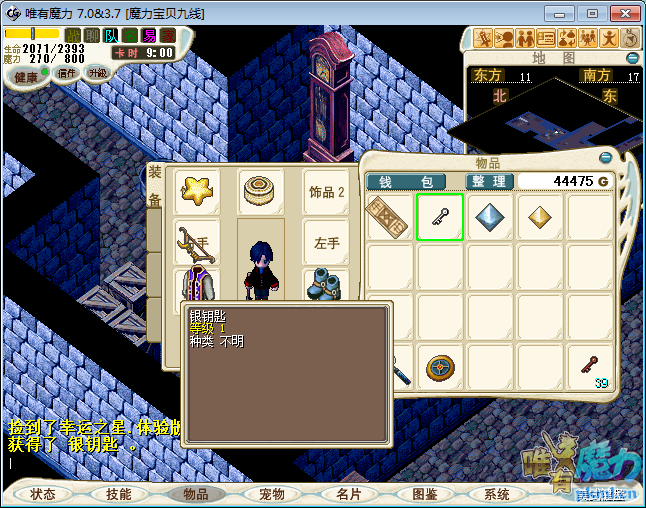Viewport: 646px width, 508px height.
Task: Choose the round compass item
Action: pyautogui.click(x=440, y=367)
